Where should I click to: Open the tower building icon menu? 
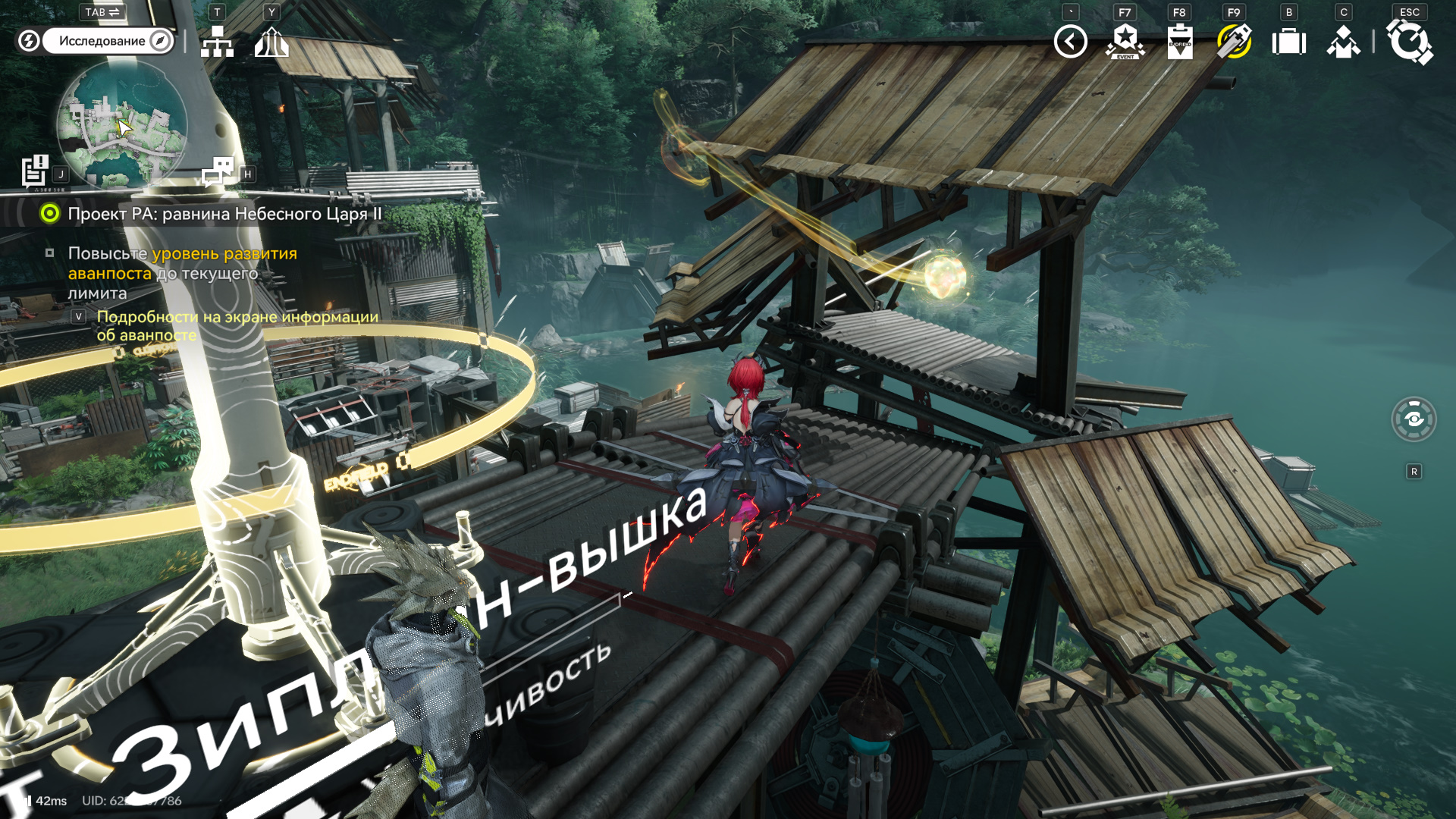pyautogui.click(x=271, y=42)
